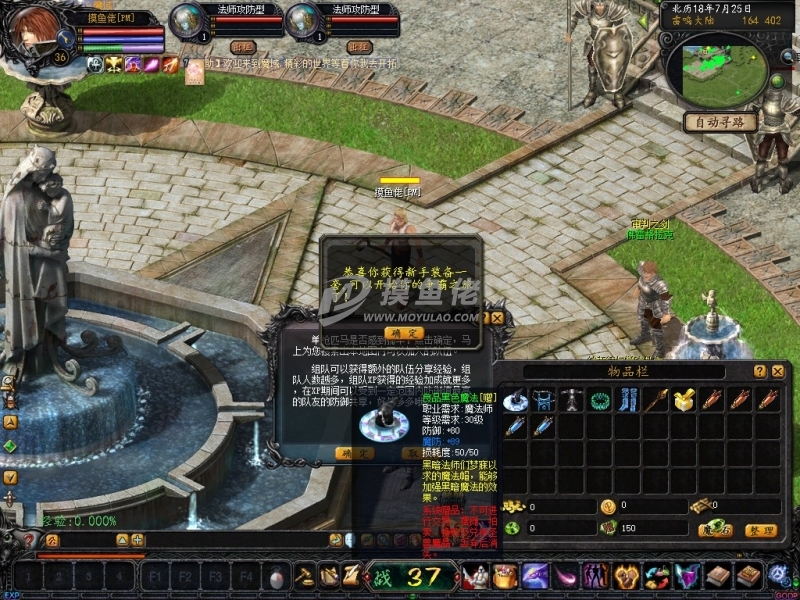Select the wooden staff in inventory
Screen dimensions: 800x600
coord(656,401)
